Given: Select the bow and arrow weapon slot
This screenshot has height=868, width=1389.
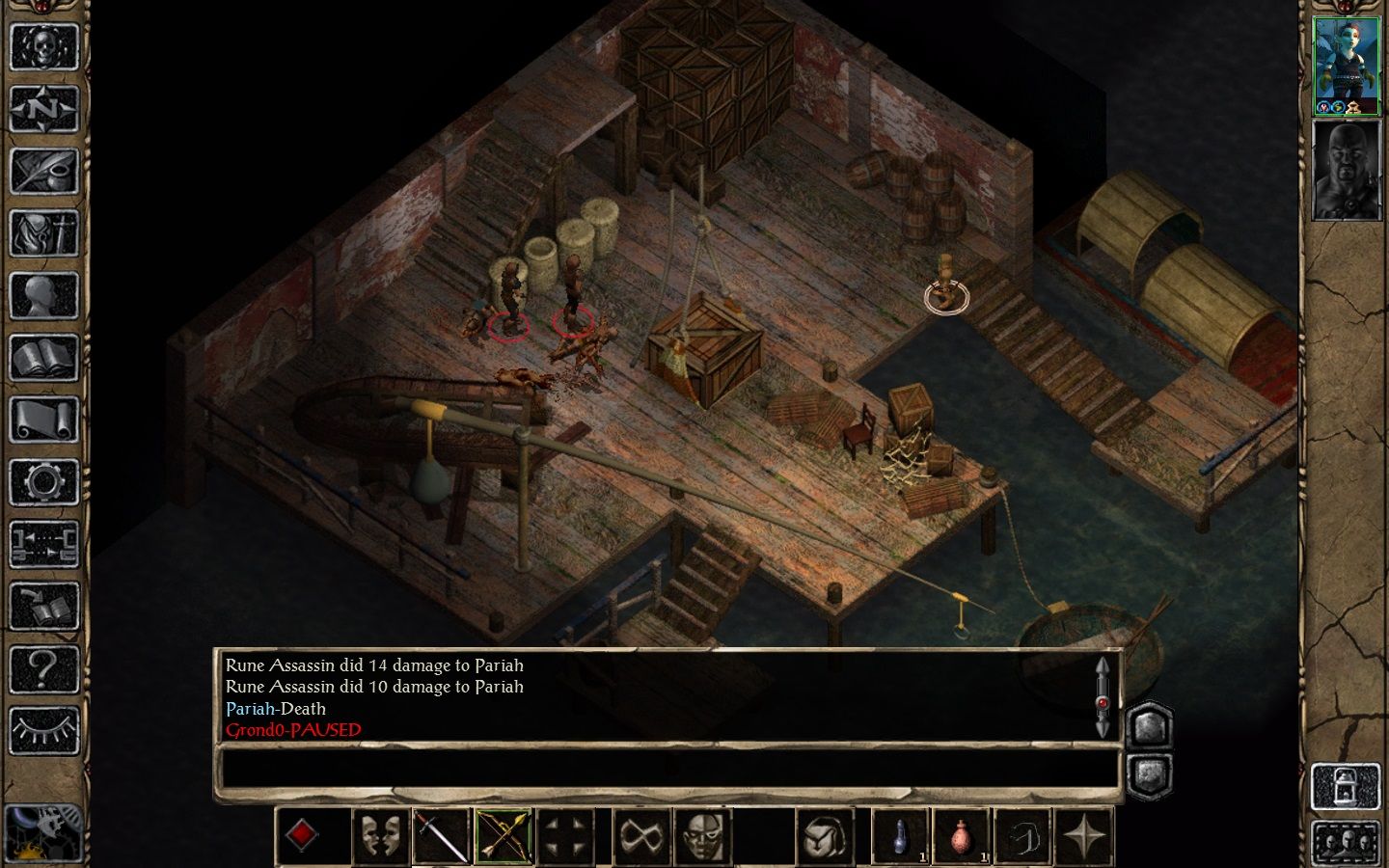Looking at the screenshot, I should [503, 835].
